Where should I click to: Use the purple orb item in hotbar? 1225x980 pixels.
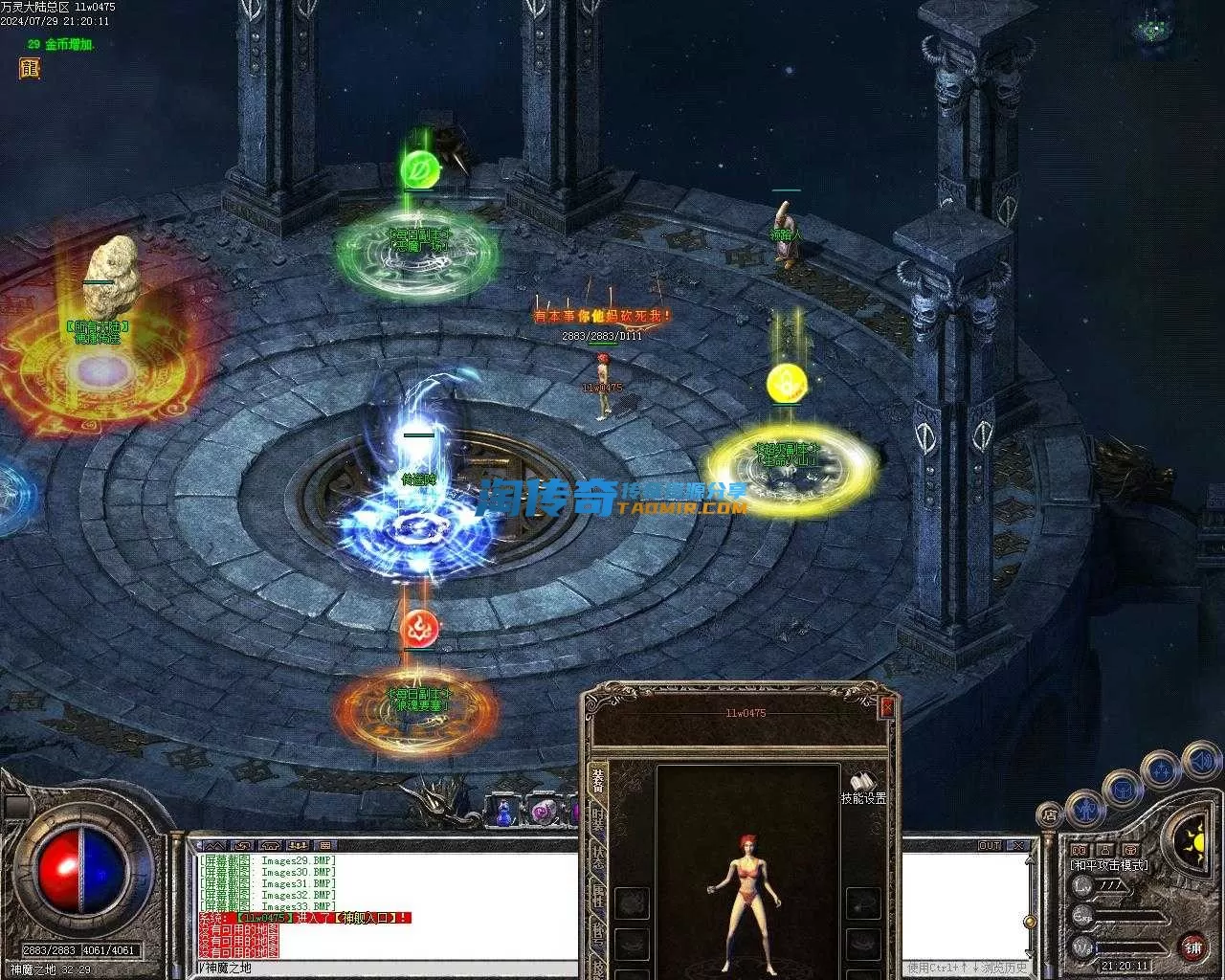pos(545,812)
